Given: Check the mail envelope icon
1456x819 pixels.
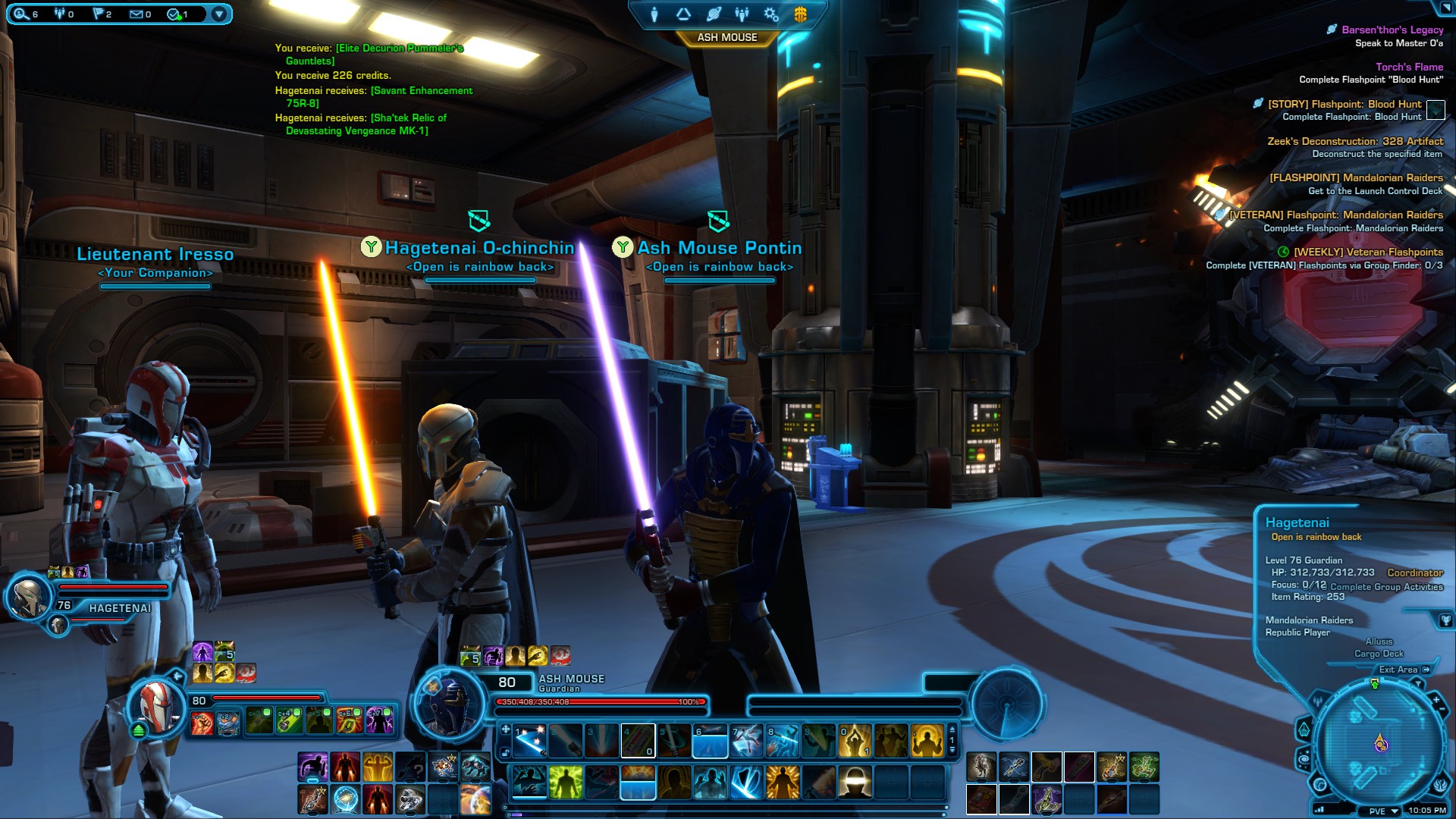Looking at the screenshot, I should coord(136,14).
